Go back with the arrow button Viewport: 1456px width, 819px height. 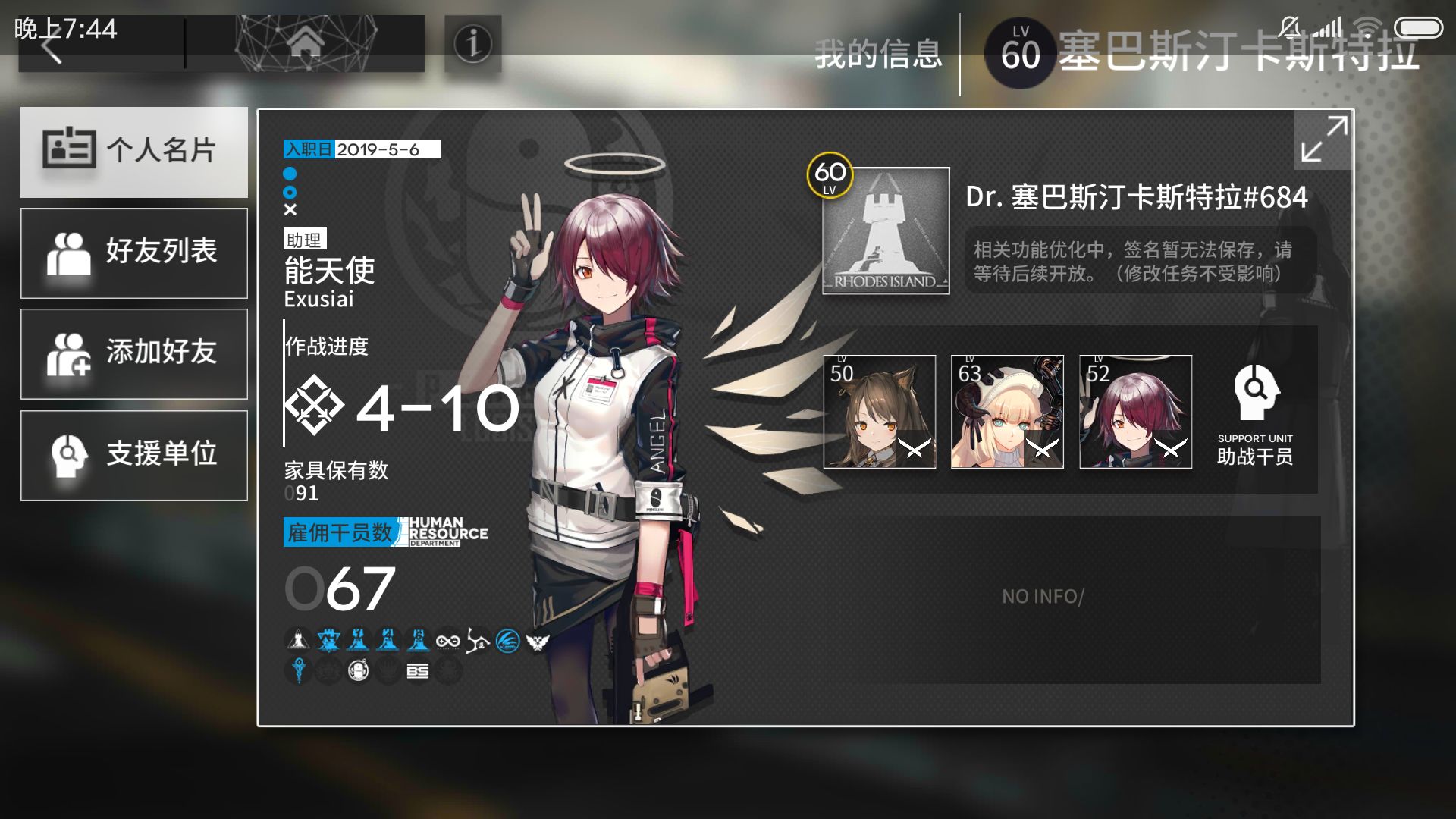click(53, 48)
